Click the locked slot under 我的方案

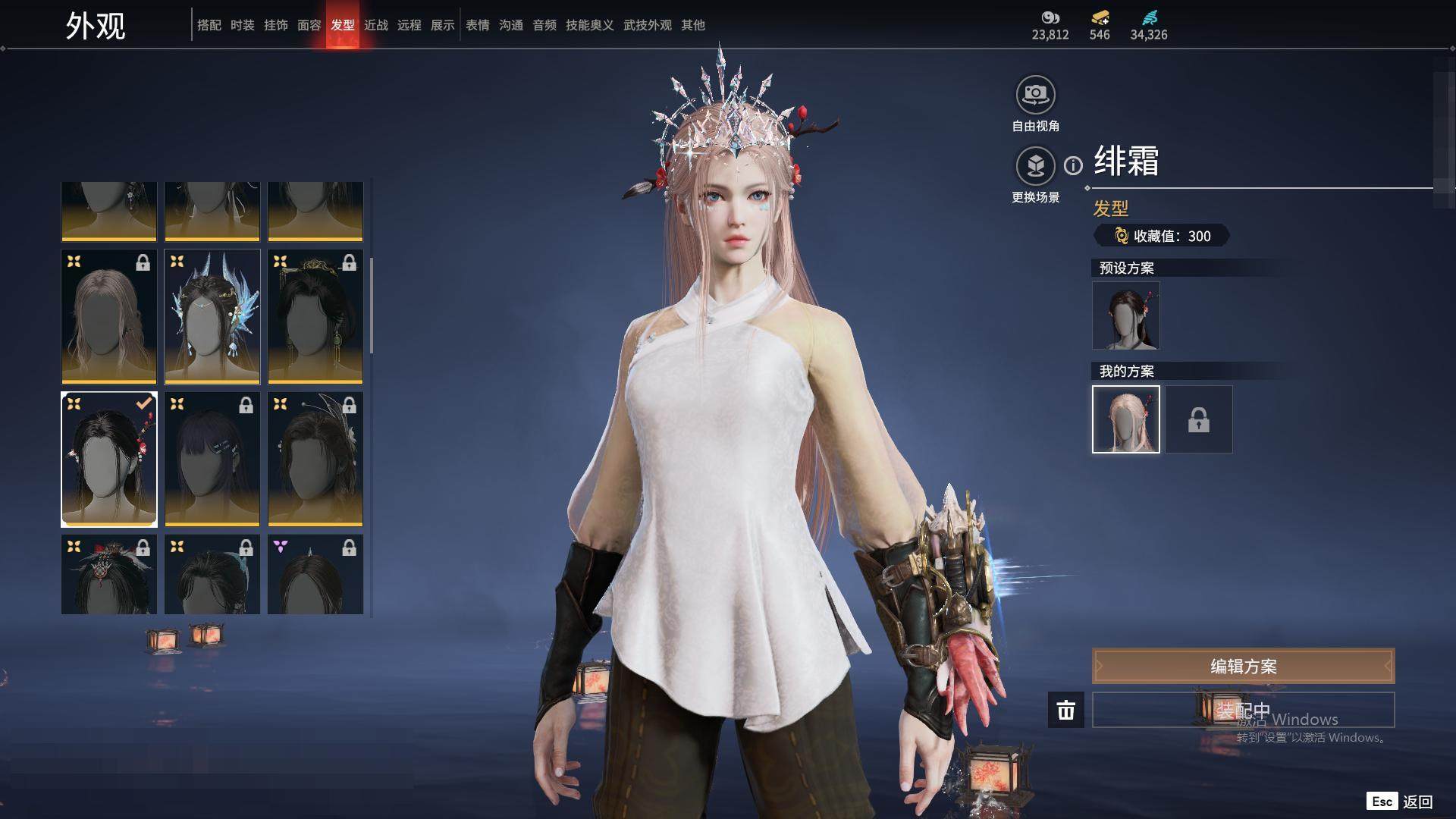[1199, 419]
